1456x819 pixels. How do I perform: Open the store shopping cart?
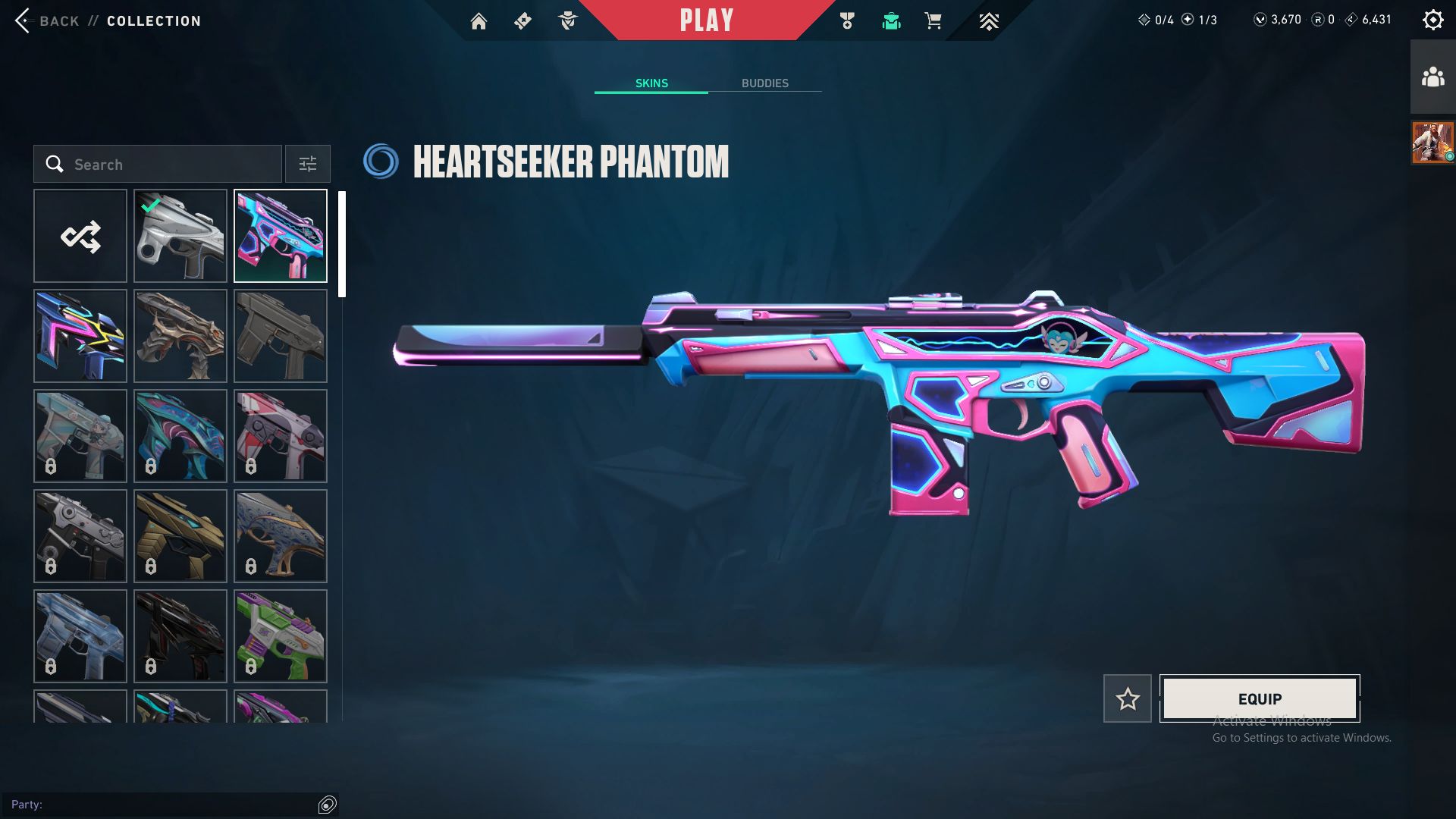point(933,21)
